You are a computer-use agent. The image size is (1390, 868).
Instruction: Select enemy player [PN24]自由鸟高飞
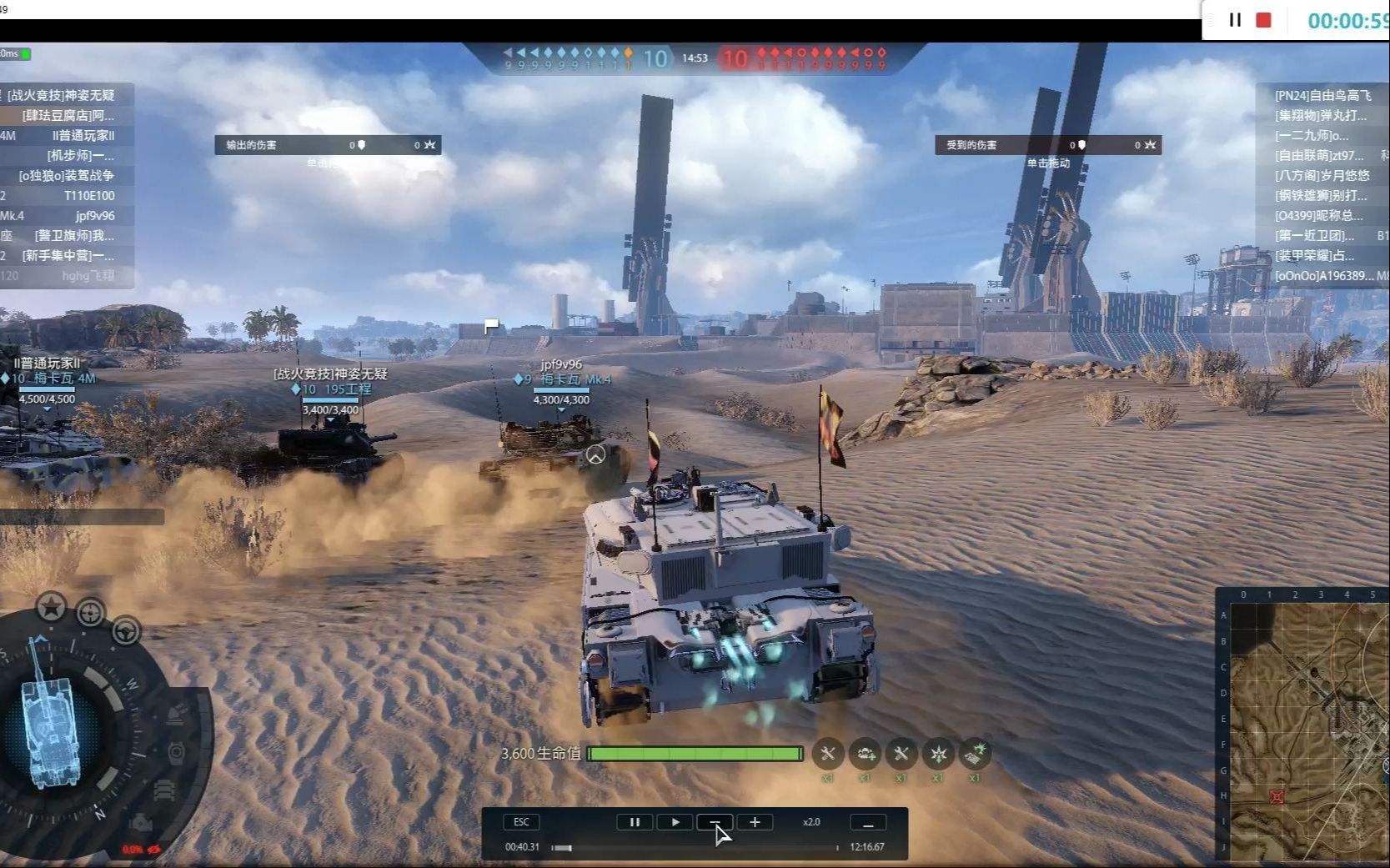tap(1322, 96)
